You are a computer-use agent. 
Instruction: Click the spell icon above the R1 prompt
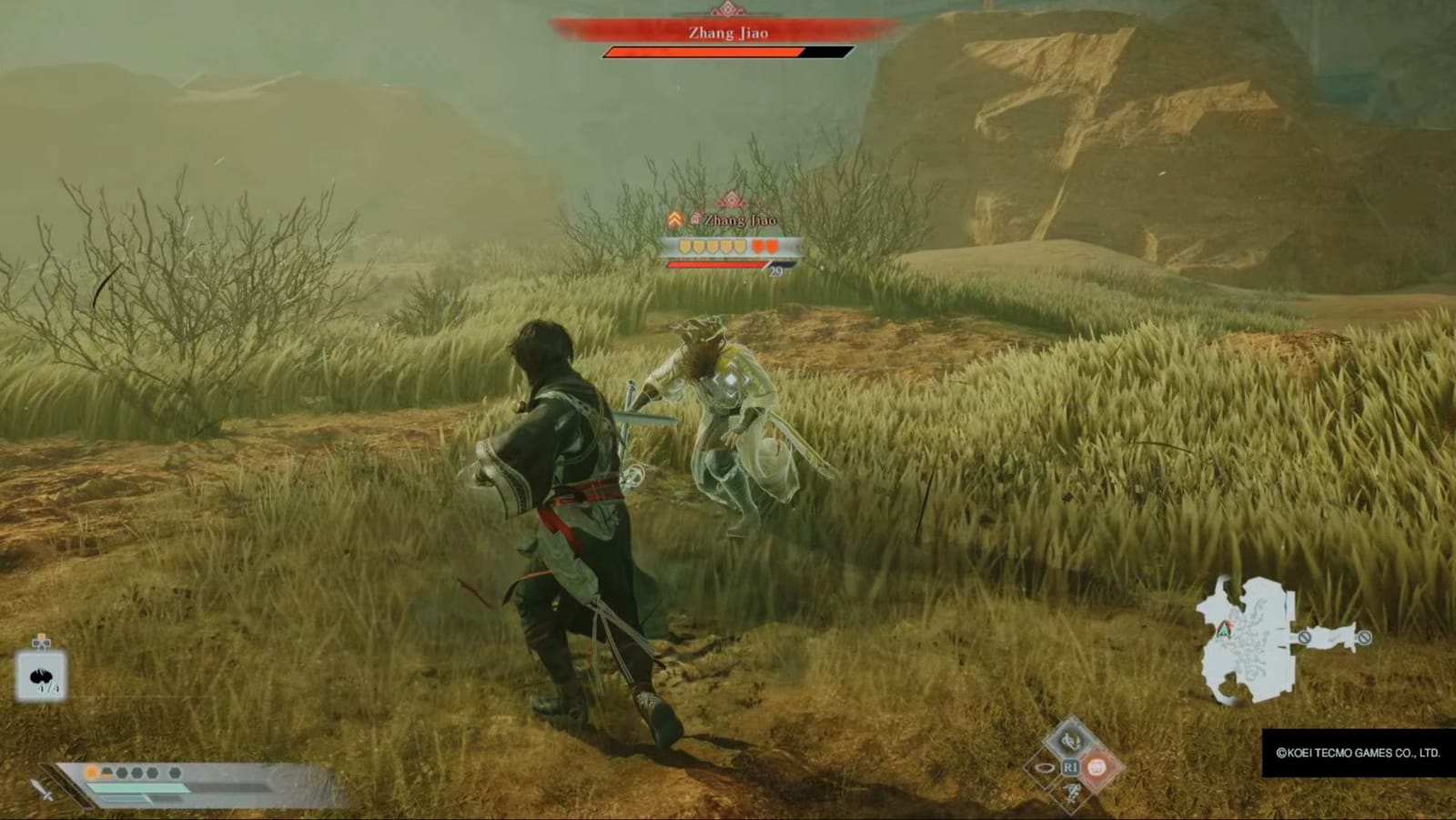[x=1070, y=741]
